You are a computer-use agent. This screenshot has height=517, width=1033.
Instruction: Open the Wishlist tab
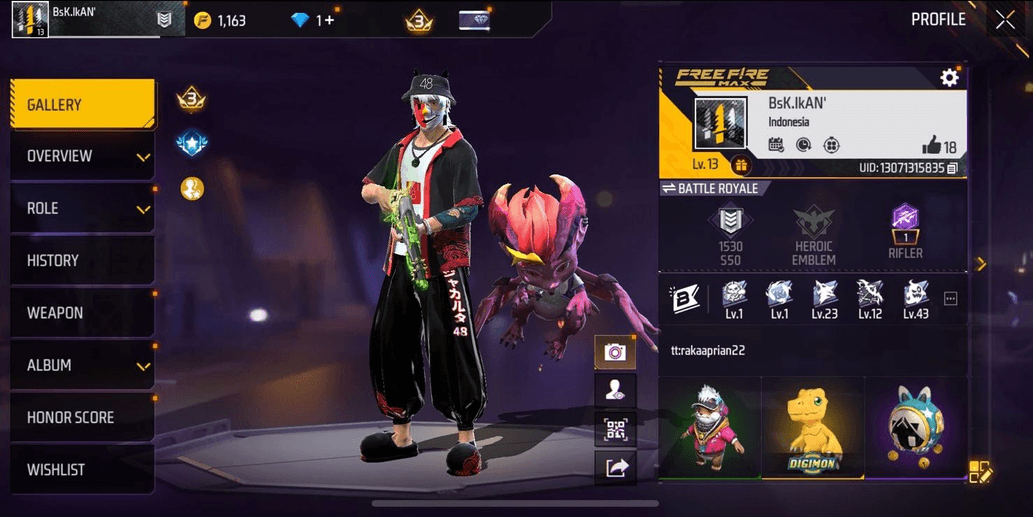click(x=82, y=470)
